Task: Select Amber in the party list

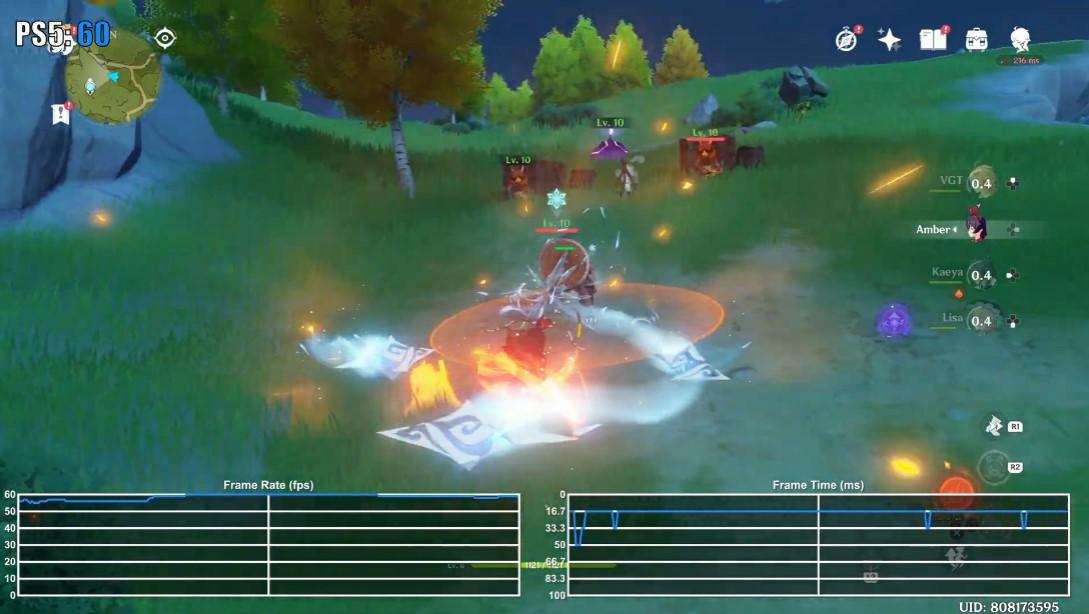Action: (x=976, y=229)
